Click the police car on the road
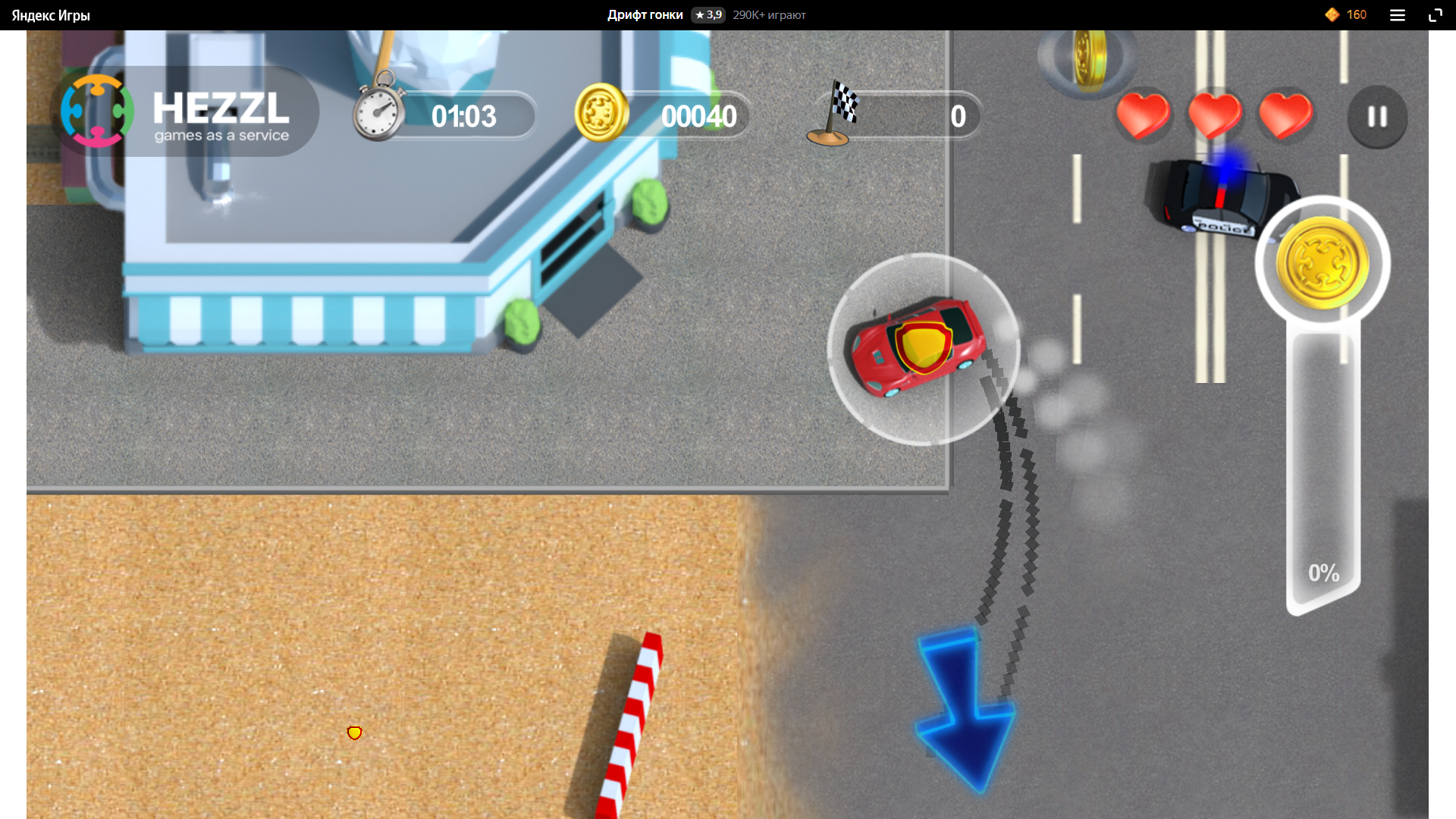 click(x=1219, y=194)
